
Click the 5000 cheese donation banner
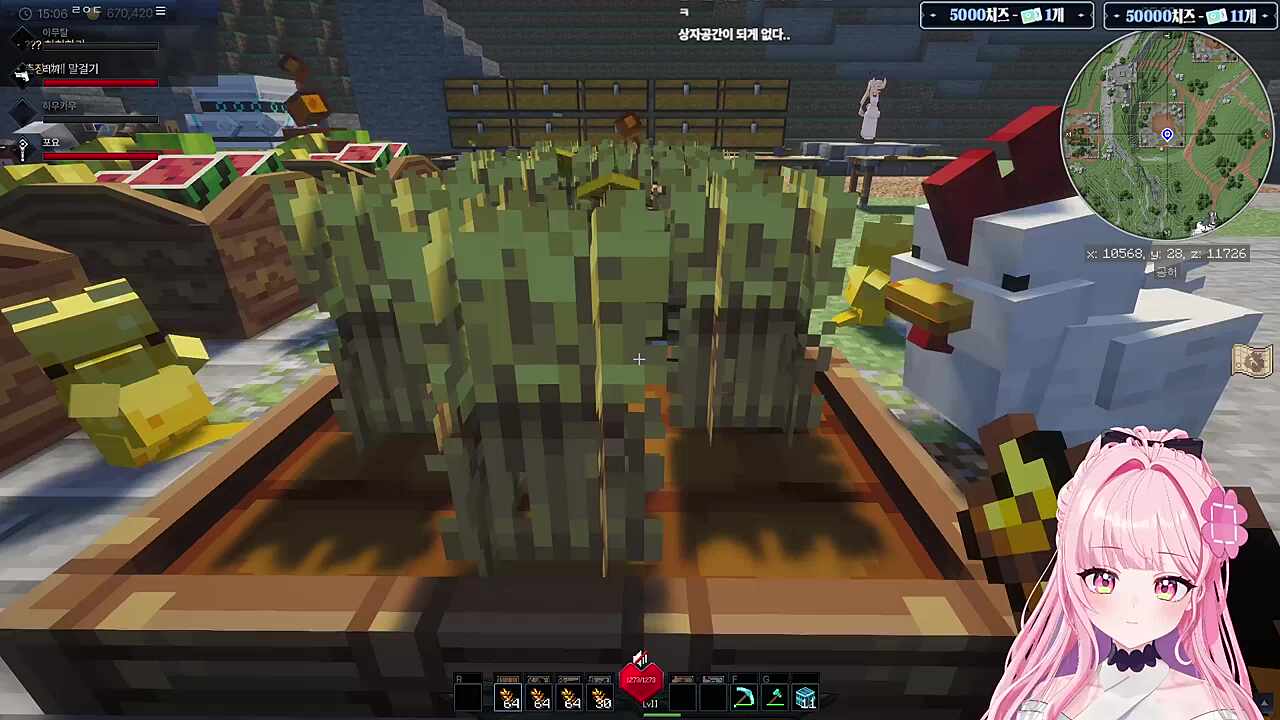1006,16
